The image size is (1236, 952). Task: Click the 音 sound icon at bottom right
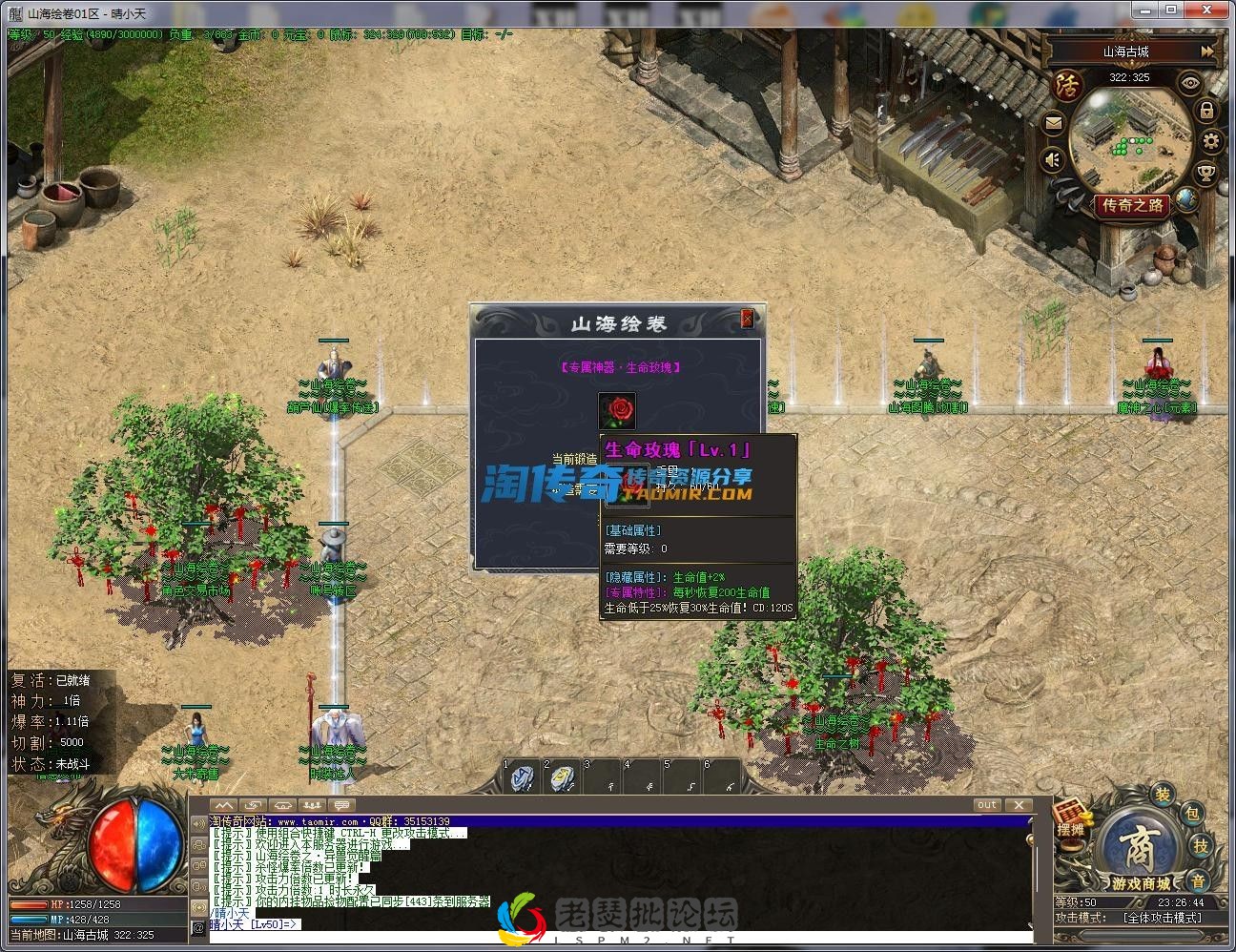(1199, 880)
